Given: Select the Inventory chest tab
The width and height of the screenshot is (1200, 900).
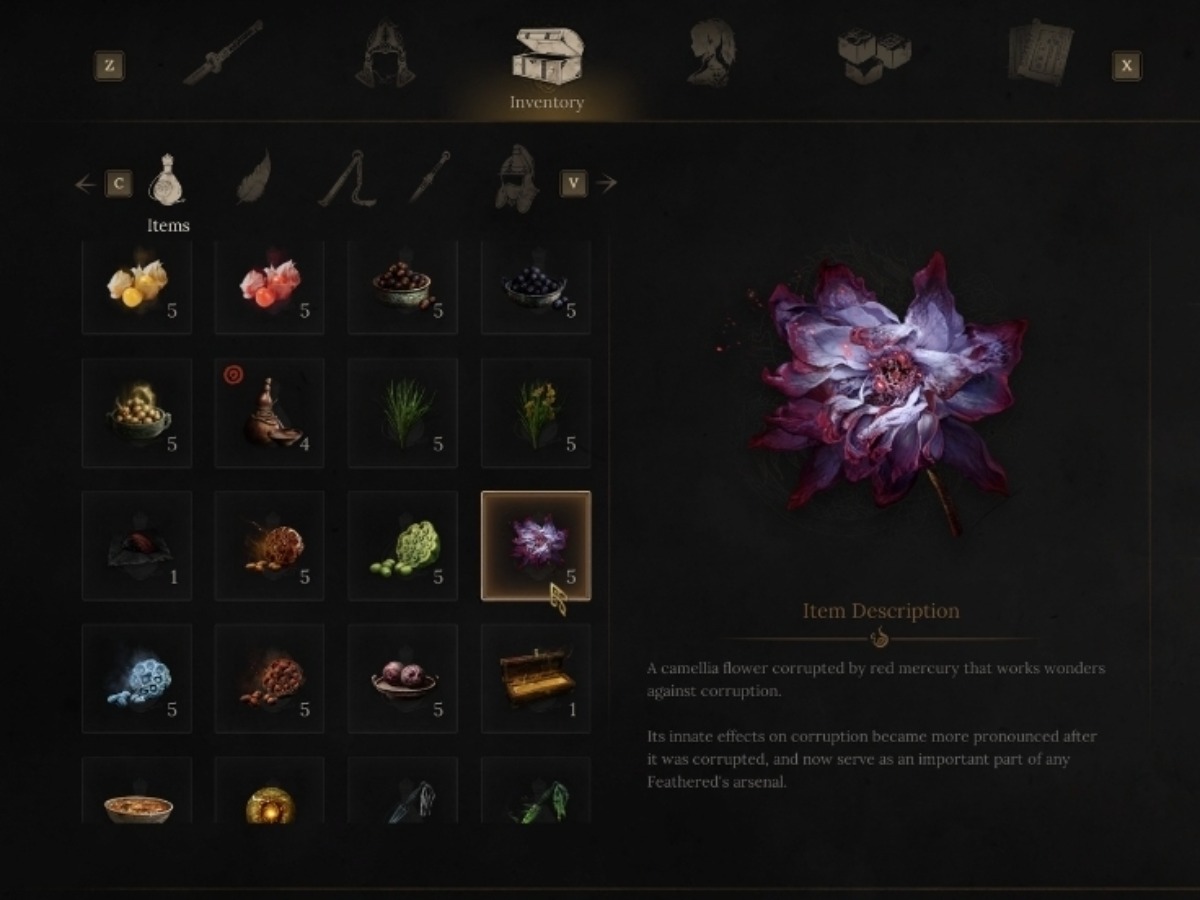Looking at the screenshot, I should coord(546,58).
